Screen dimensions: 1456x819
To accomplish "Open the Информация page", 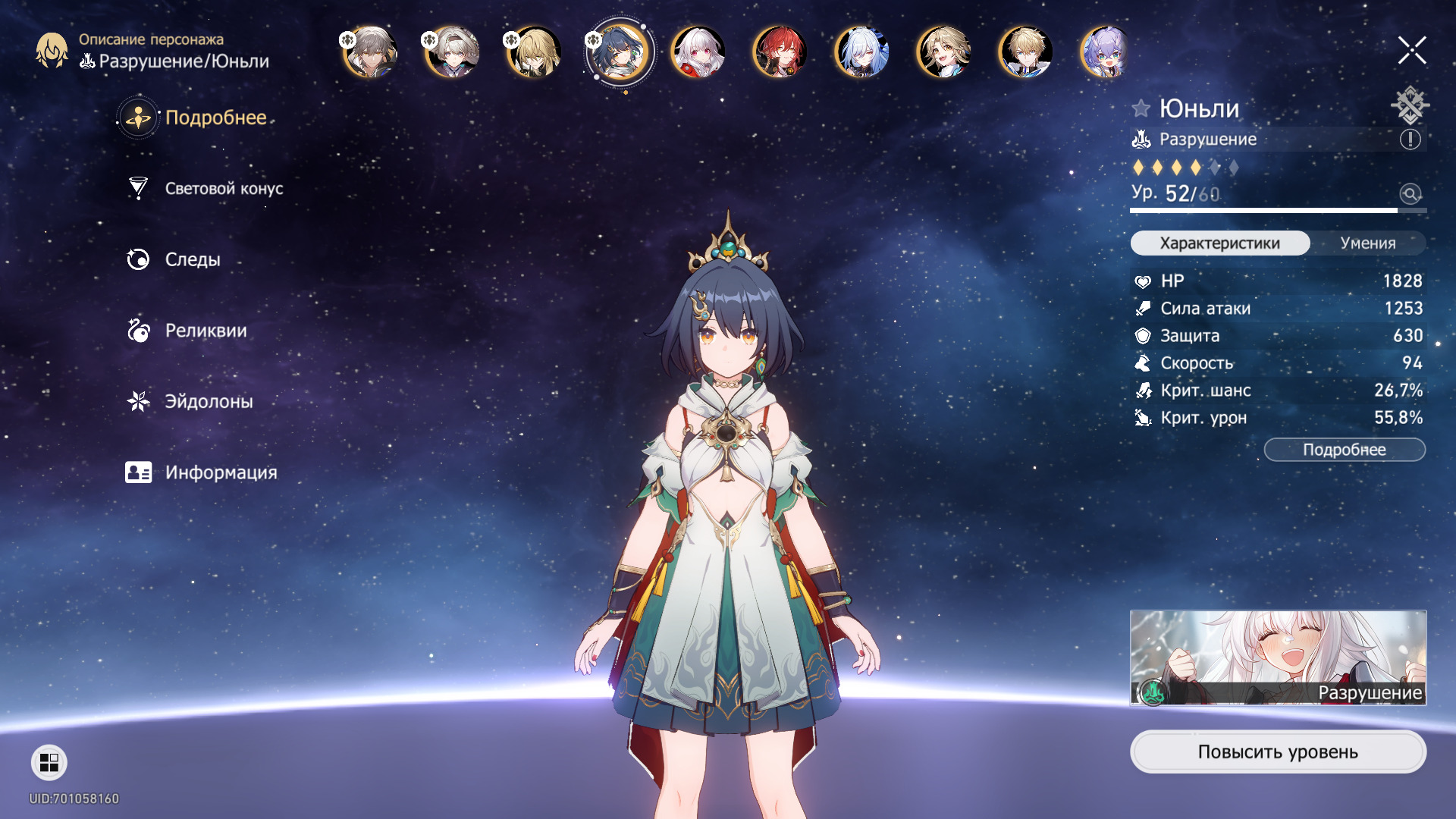I will coord(220,473).
